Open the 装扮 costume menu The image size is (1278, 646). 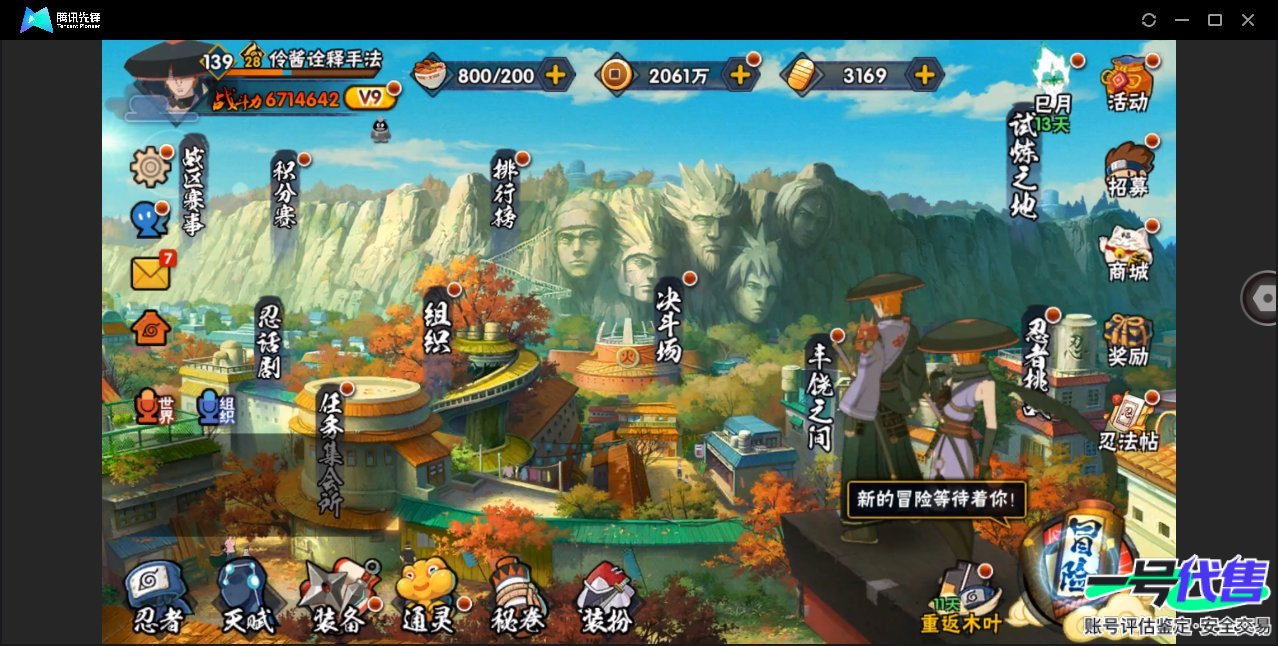[606, 596]
